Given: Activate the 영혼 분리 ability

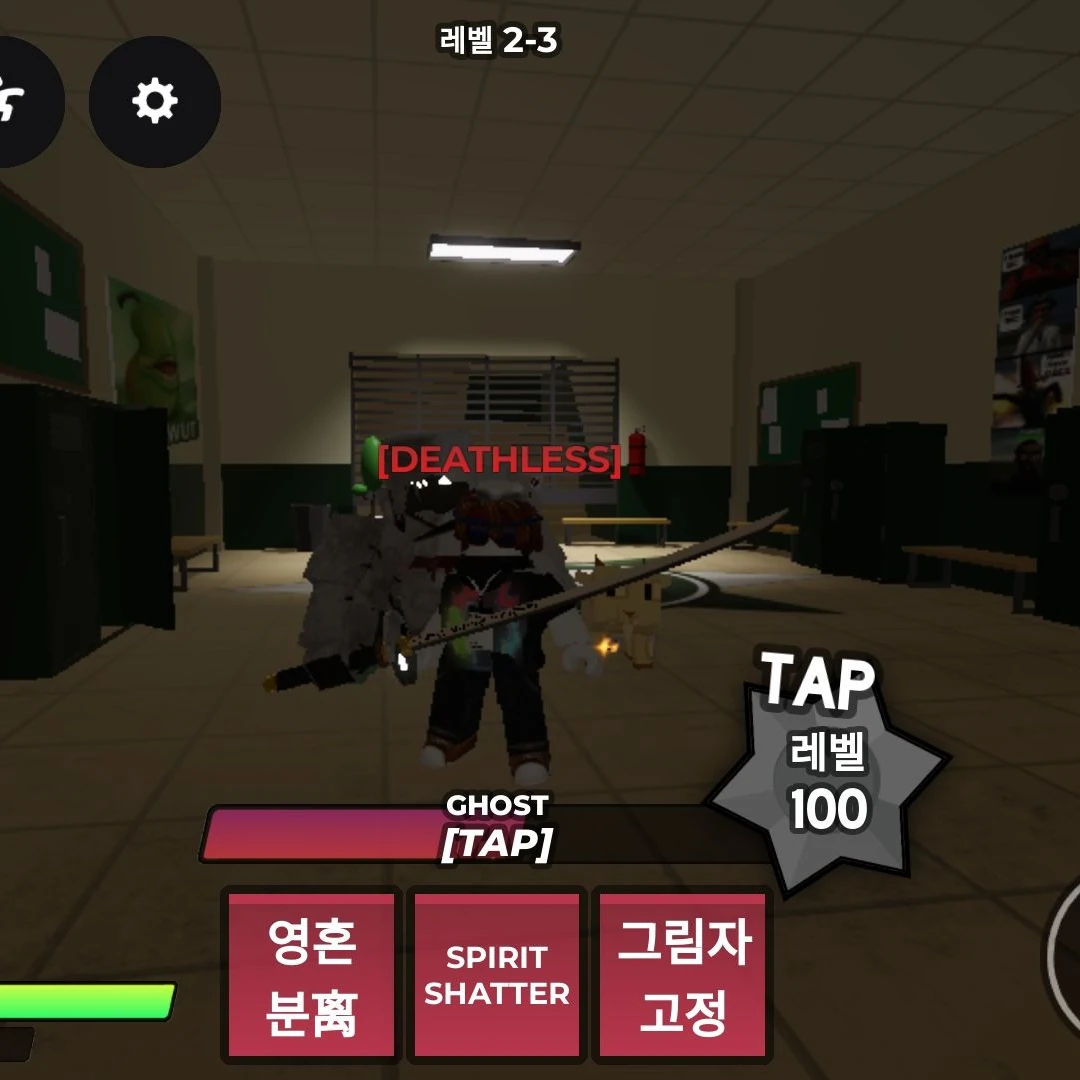Looking at the screenshot, I should tap(311, 975).
